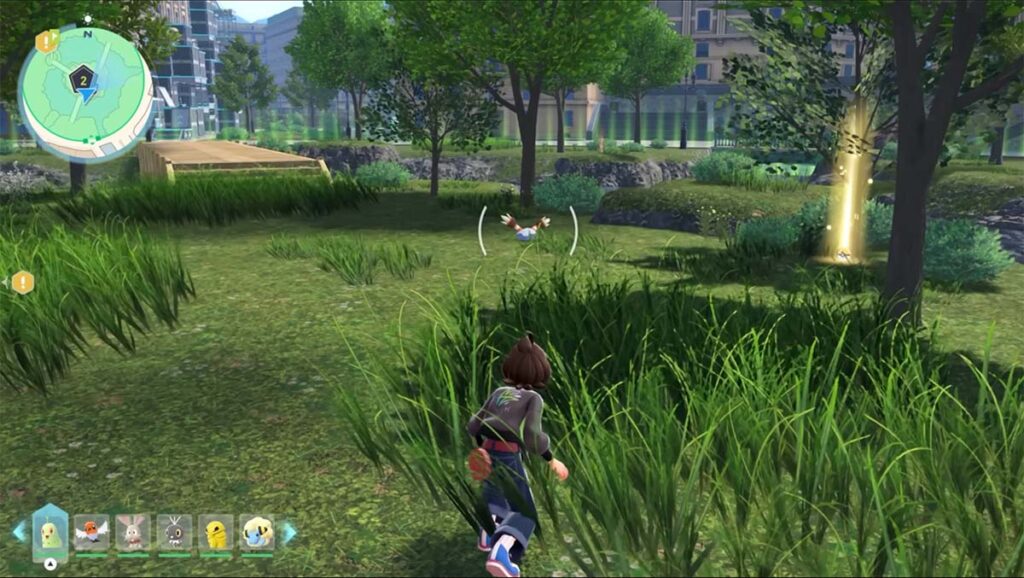Pick Scatterbug from the party lineup
The image size is (1024, 578).
[174, 532]
